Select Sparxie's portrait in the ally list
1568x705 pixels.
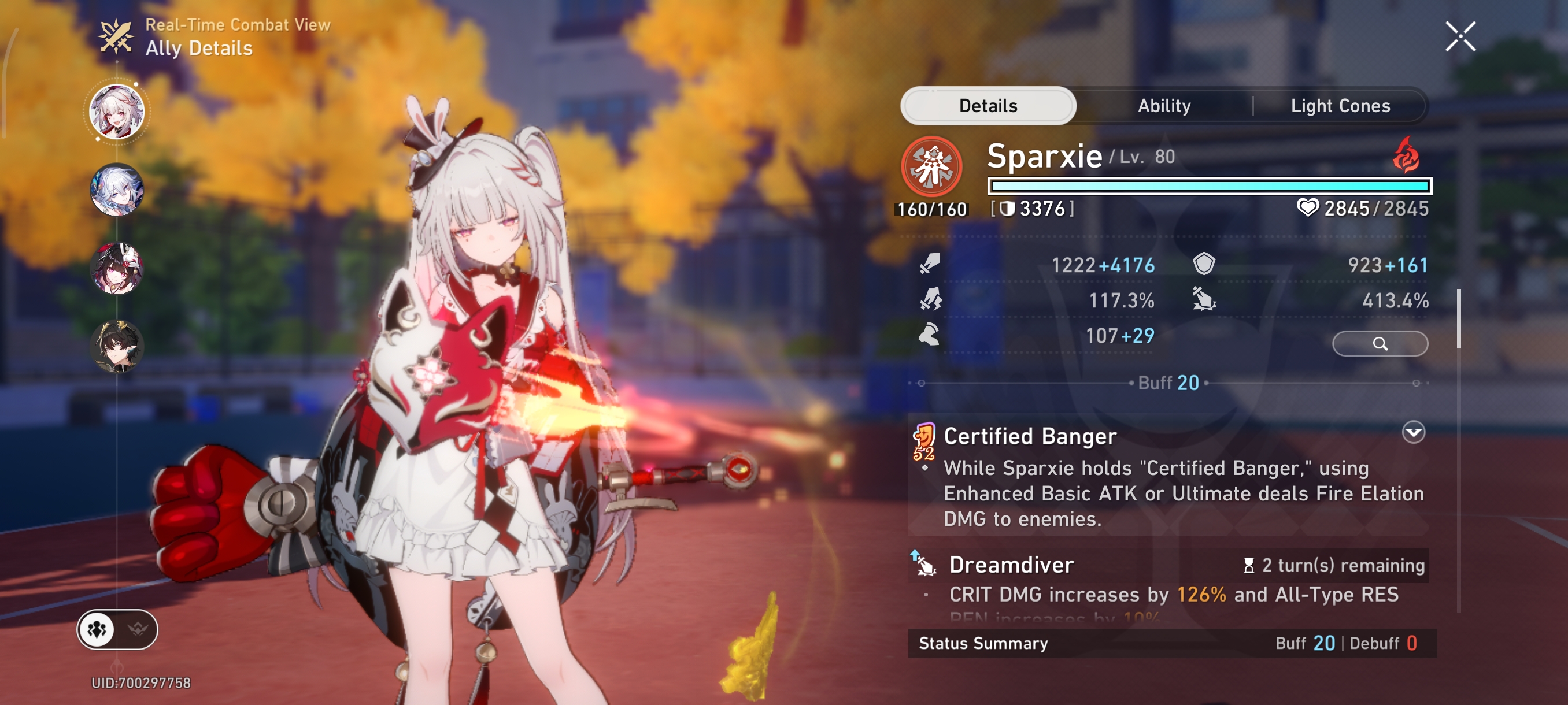117,112
